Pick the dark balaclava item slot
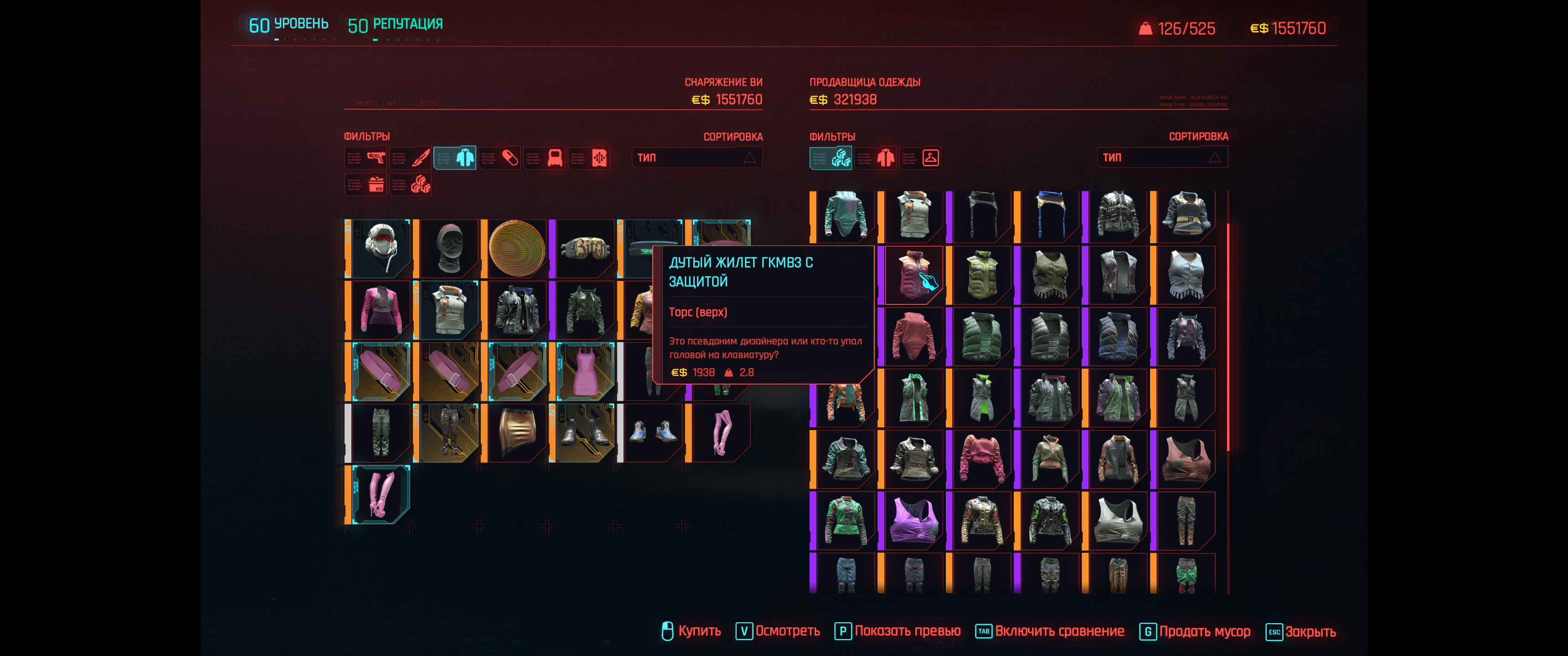Image resolution: width=1568 pixels, height=656 pixels. pos(449,248)
